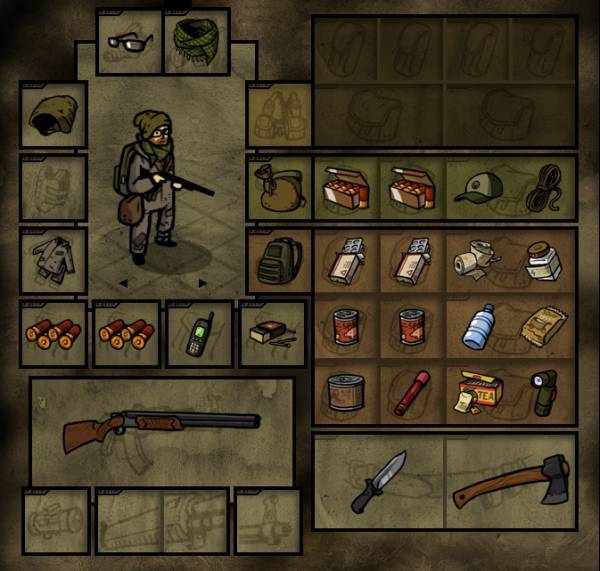Pick the yellow snack packet
Image resolution: width=600 pixels, height=571 pixels.
(x=543, y=328)
